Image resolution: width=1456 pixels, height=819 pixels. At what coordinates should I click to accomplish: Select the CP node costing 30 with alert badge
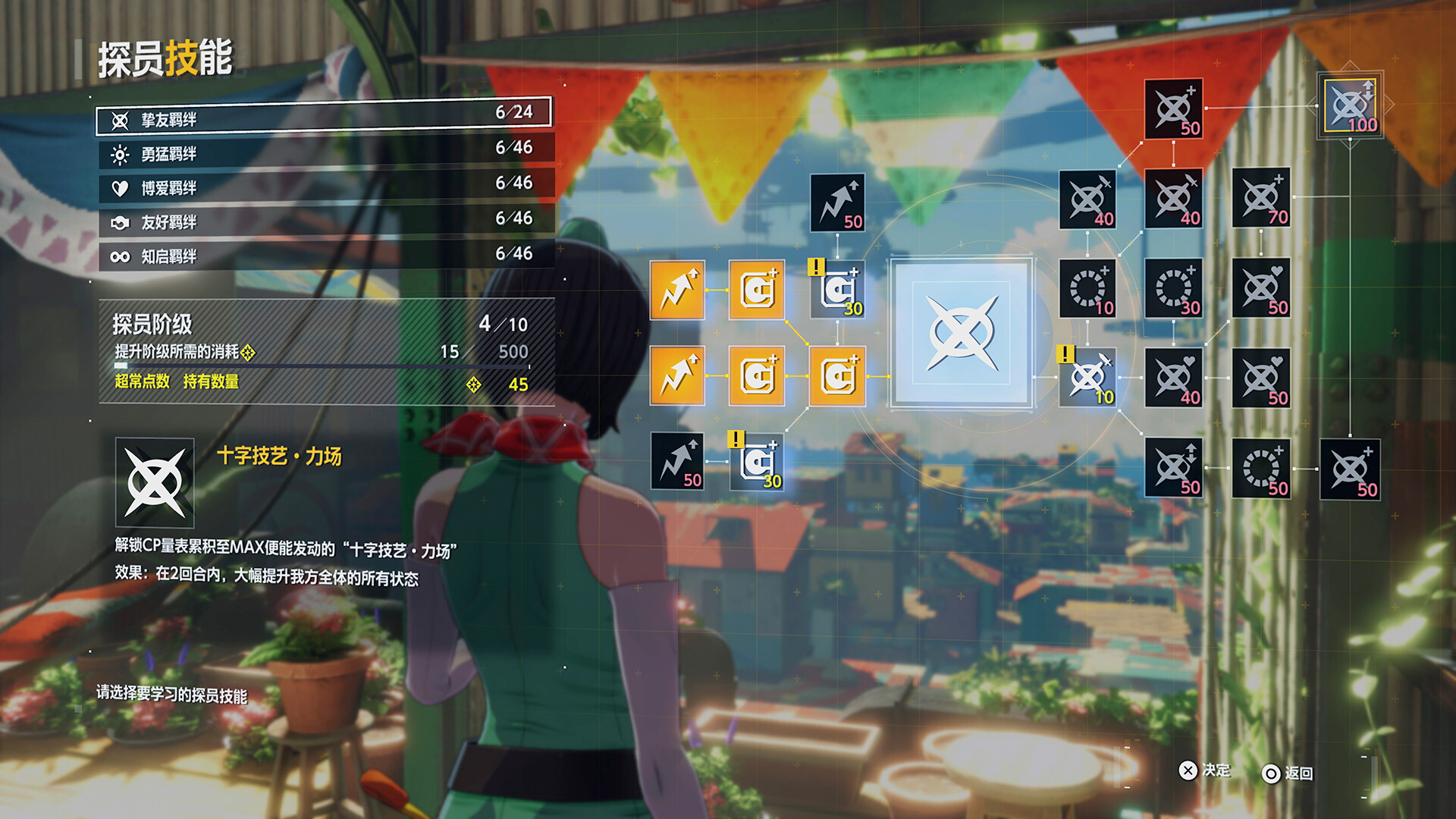point(838,290)
